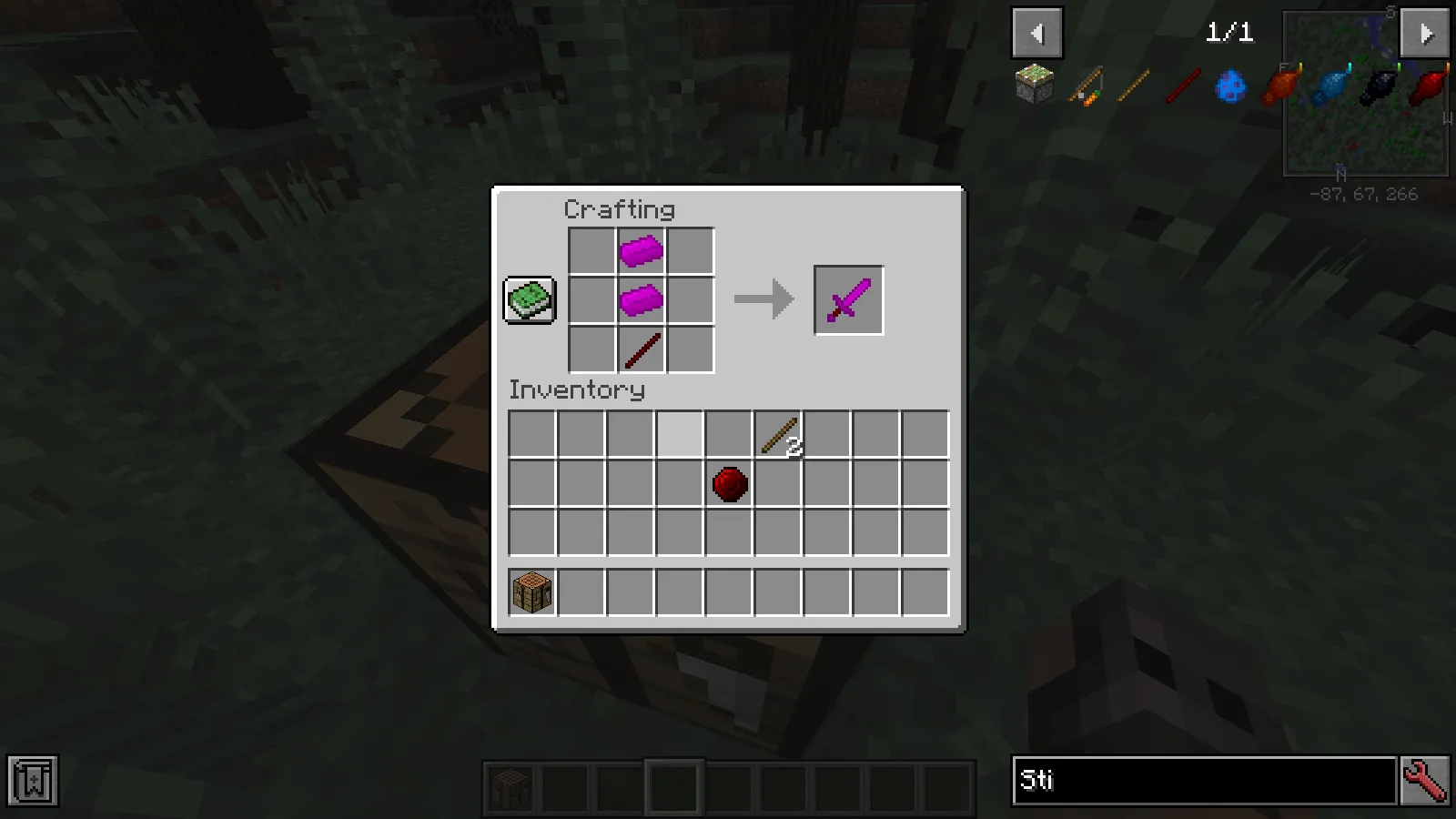The image size is (1456, 819).
Task: Select the red fish in the JEI item list
Action: (x=1427, y=85)
